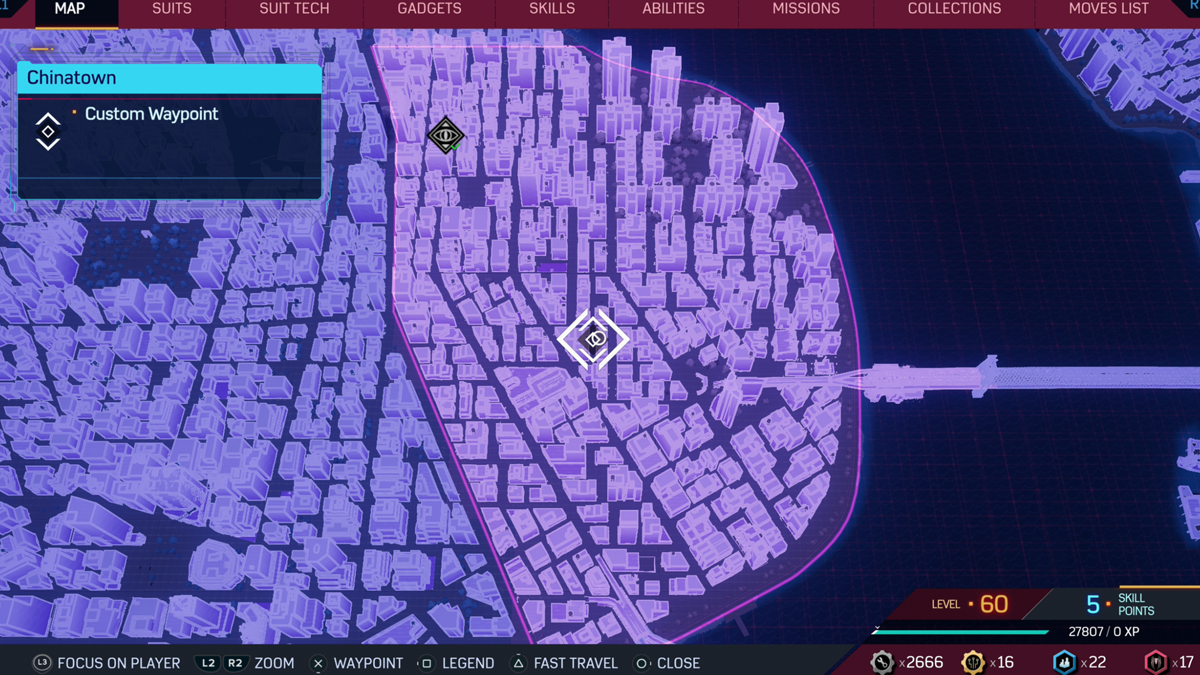1200x675 pixels.
Task: Go to the Skills tab
Action: point(552,9)
